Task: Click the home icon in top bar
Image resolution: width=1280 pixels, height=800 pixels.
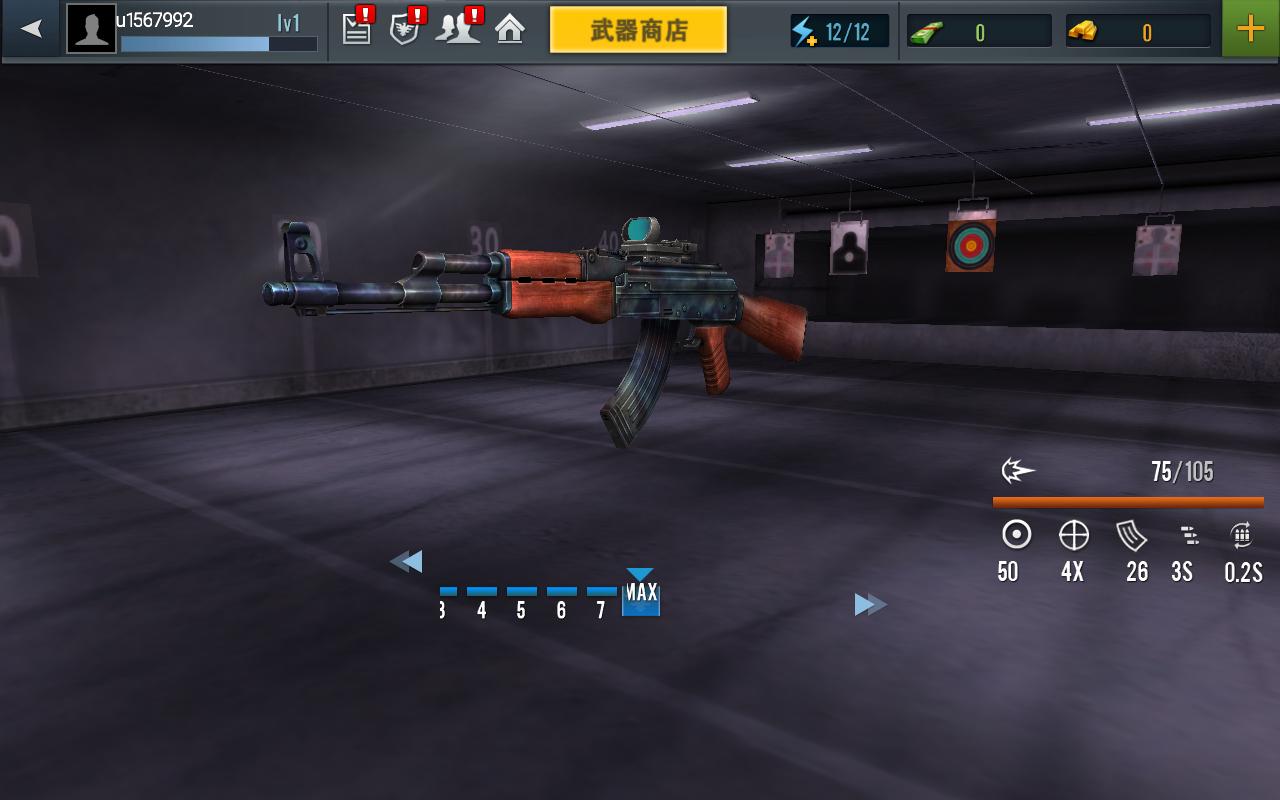Action: [510, 29]
